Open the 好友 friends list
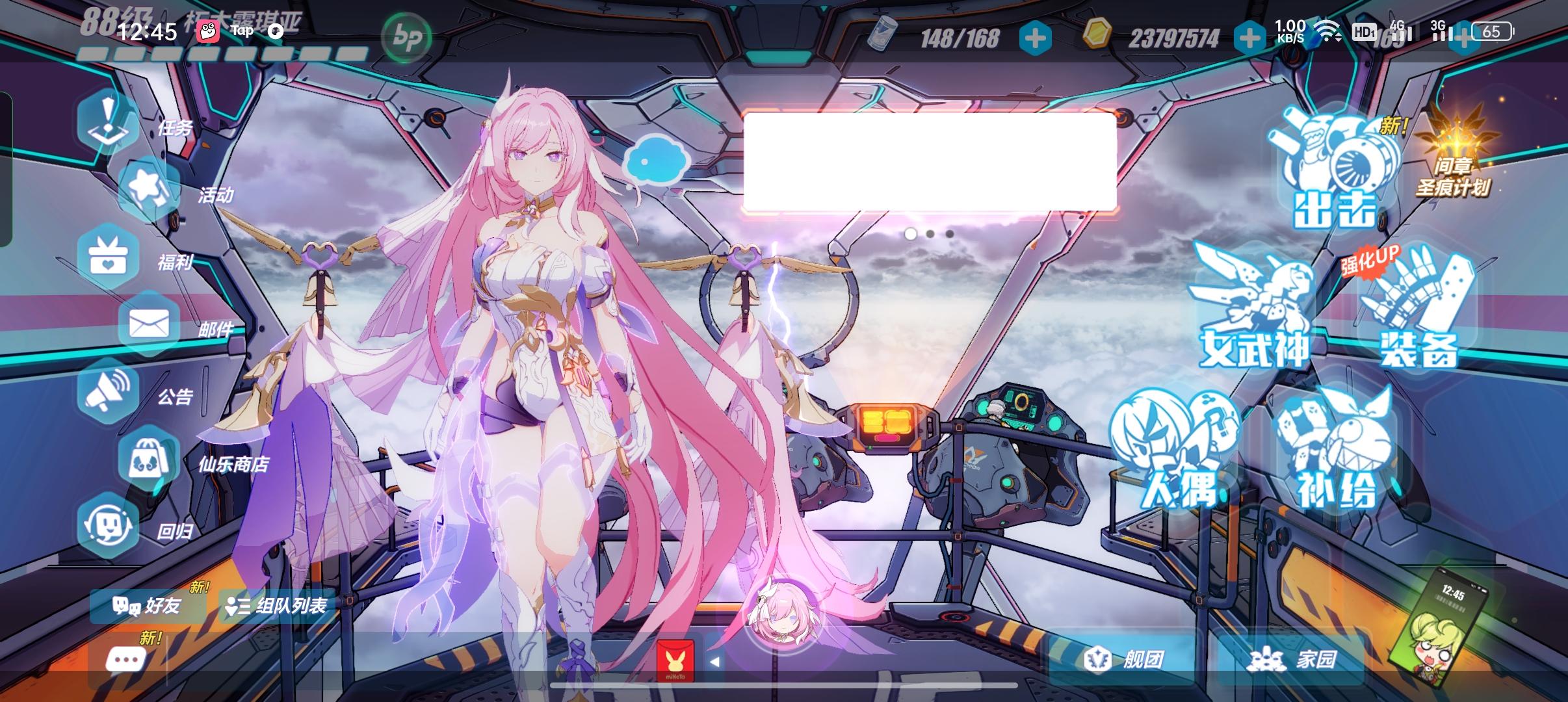 coord(150,606)
